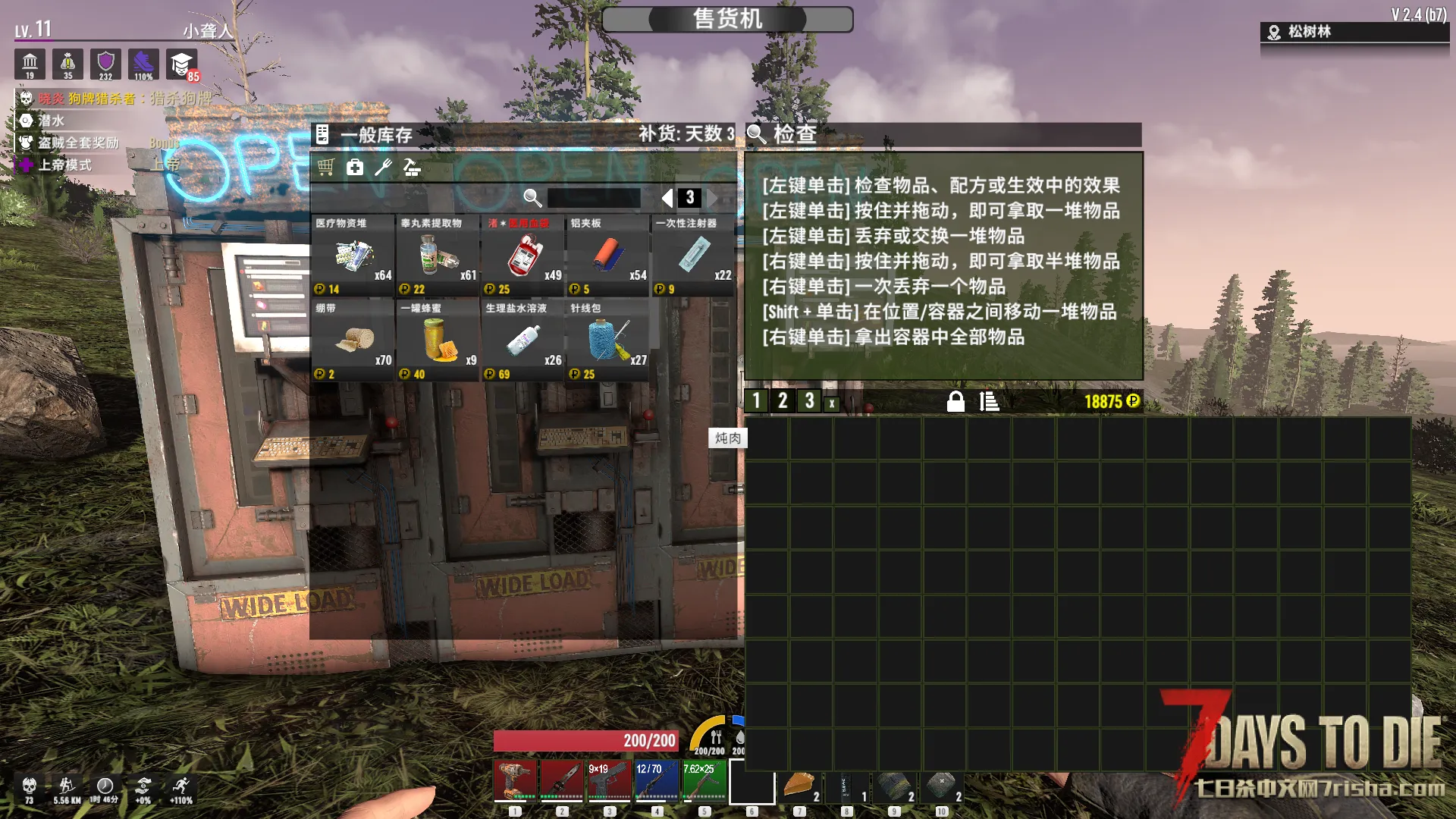Select the 绷带 bandage item

353,340
